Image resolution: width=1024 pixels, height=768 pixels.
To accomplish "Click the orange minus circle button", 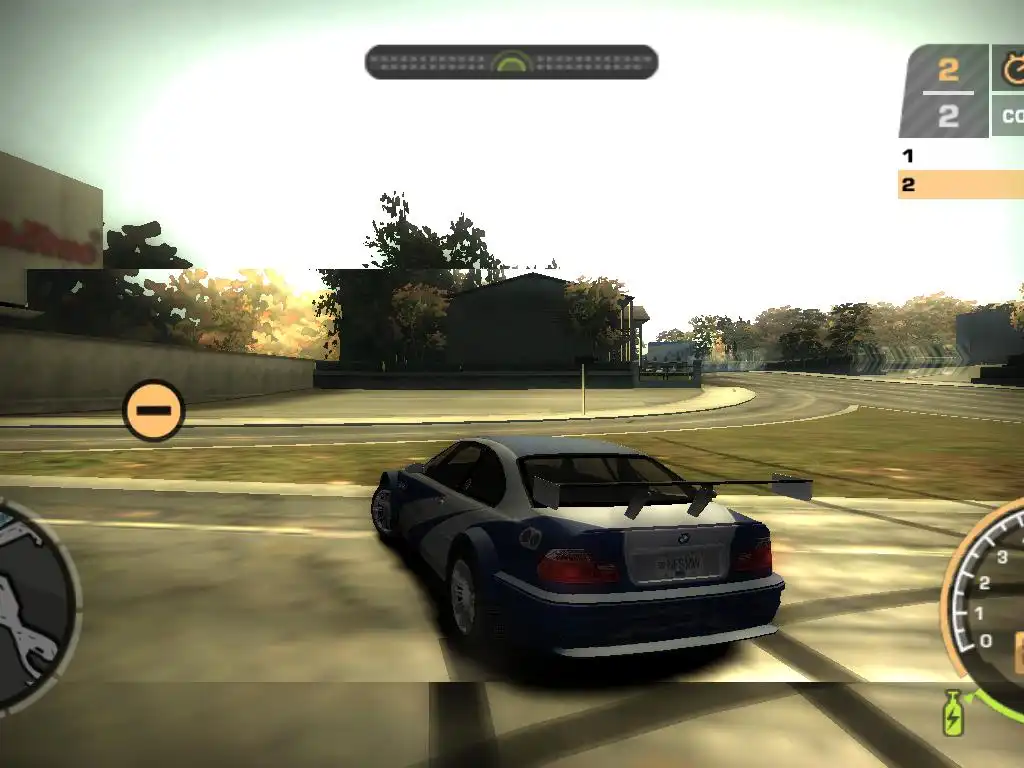I will (x=154, y=410).
